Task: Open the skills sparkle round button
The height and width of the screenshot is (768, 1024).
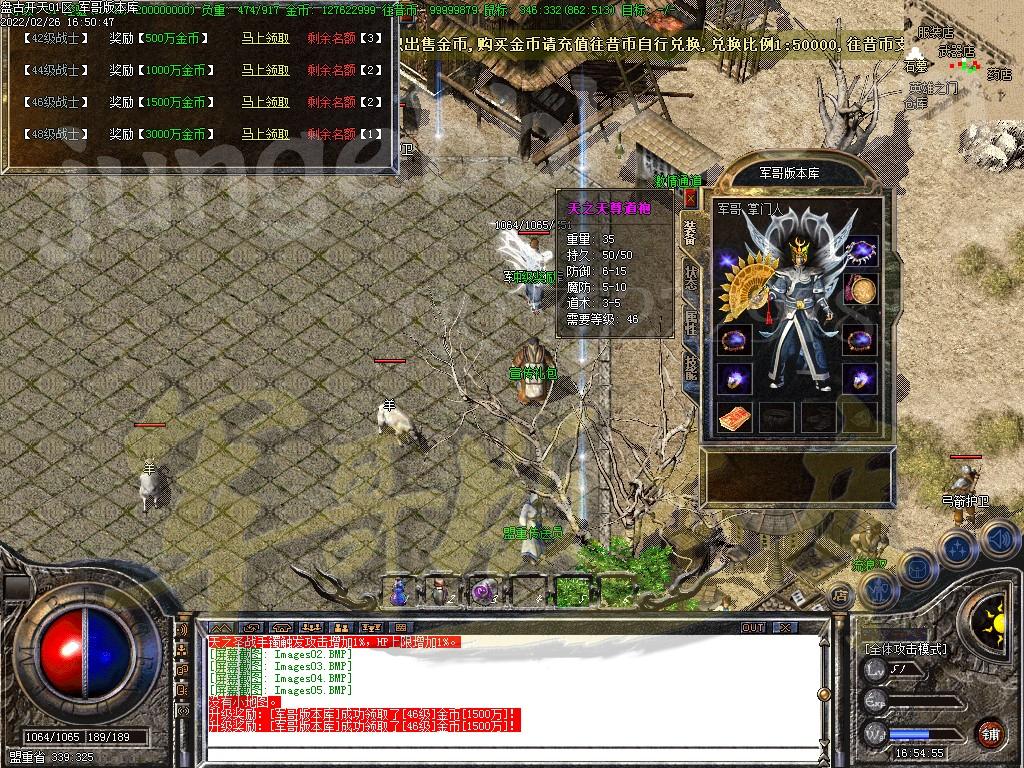Action: tap(956, 549)
